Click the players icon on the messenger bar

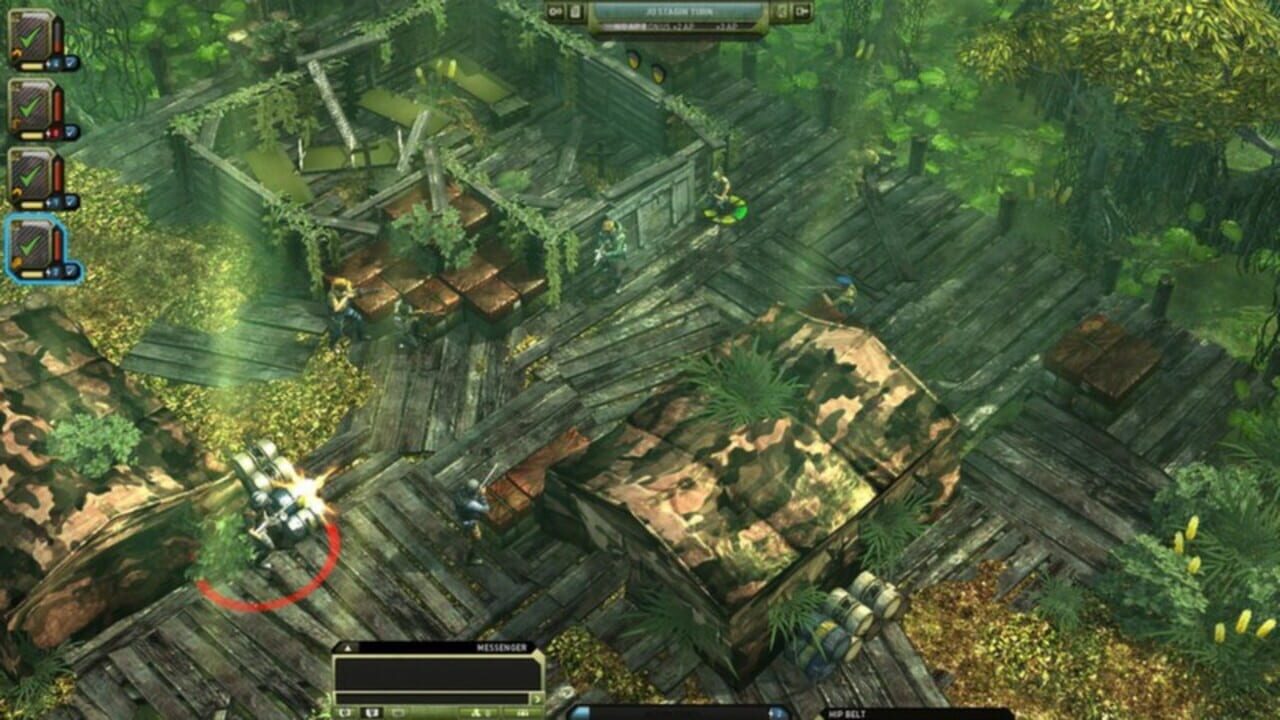(x=476, y=712)
